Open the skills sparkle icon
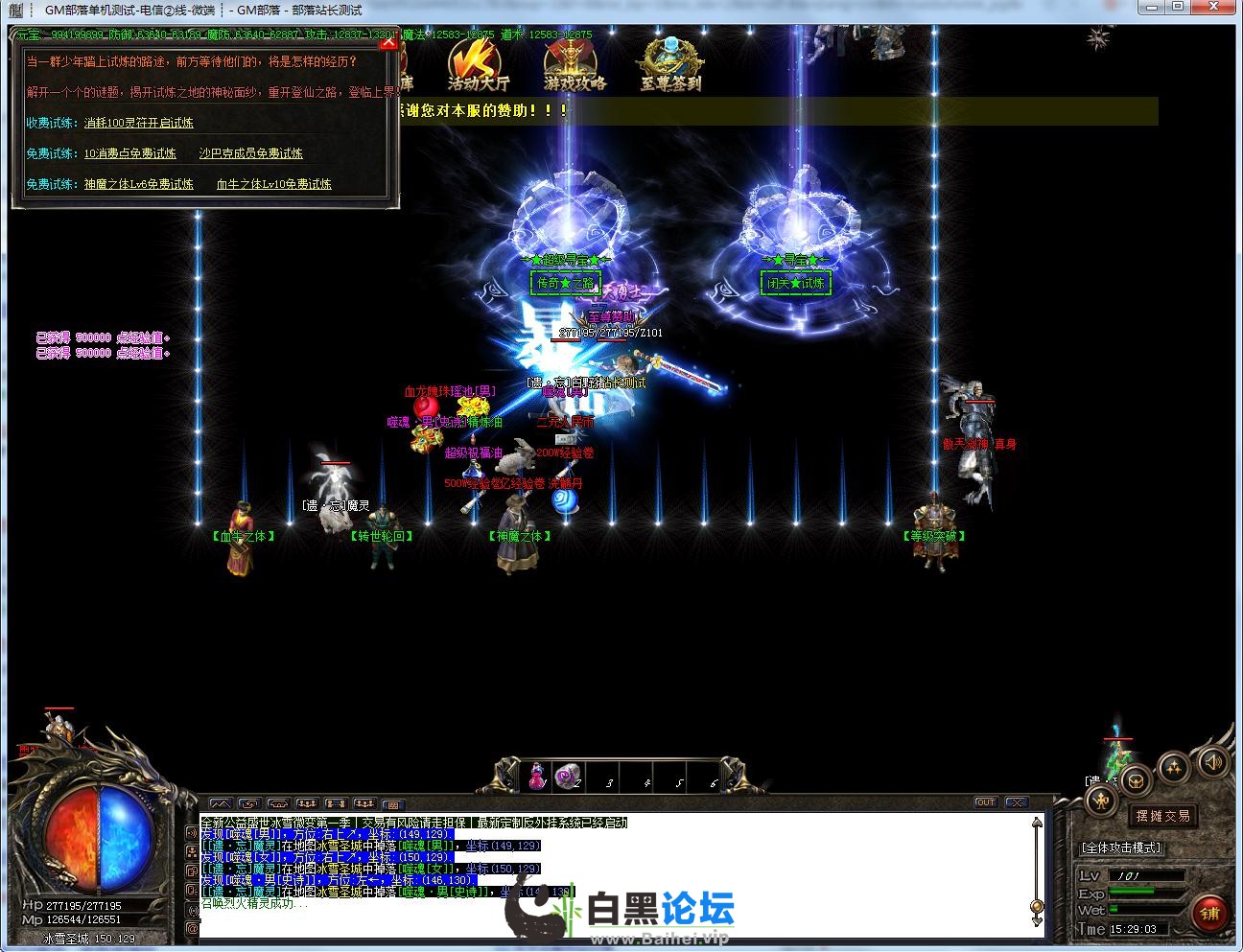 point(1173,766)
